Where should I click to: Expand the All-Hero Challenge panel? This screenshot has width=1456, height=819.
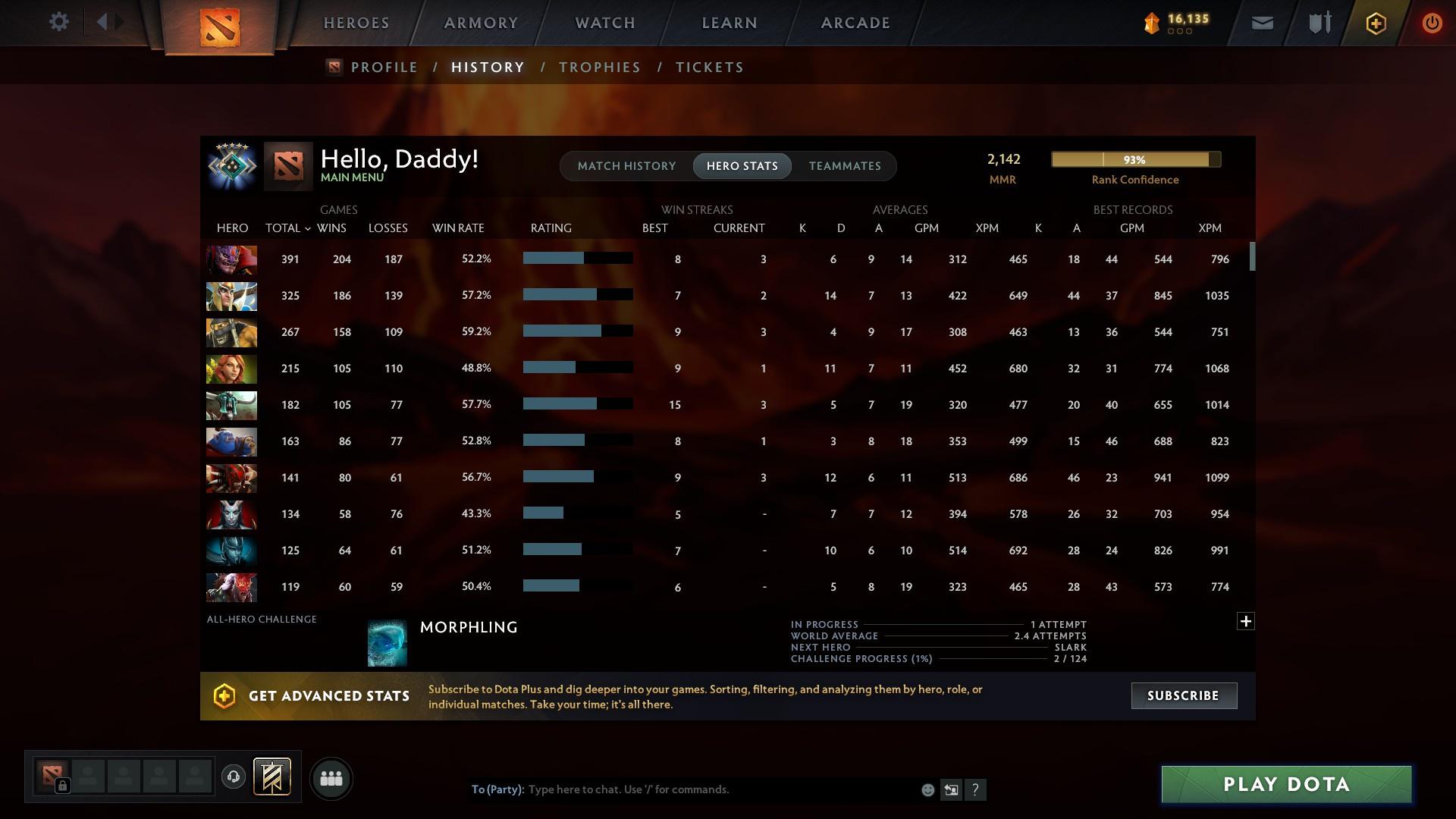tap(1244, 620)
